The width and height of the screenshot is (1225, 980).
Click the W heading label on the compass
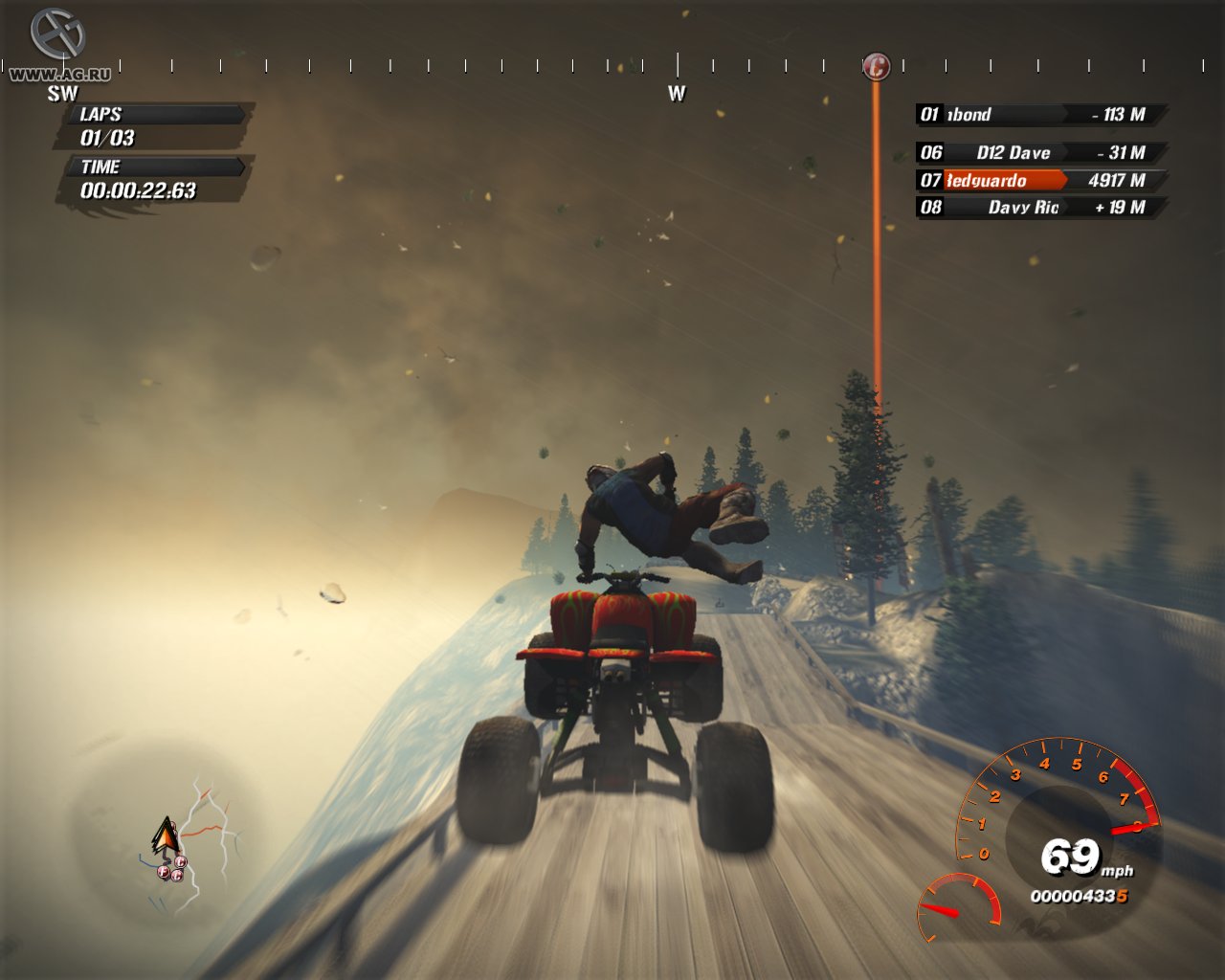[677, 95]
